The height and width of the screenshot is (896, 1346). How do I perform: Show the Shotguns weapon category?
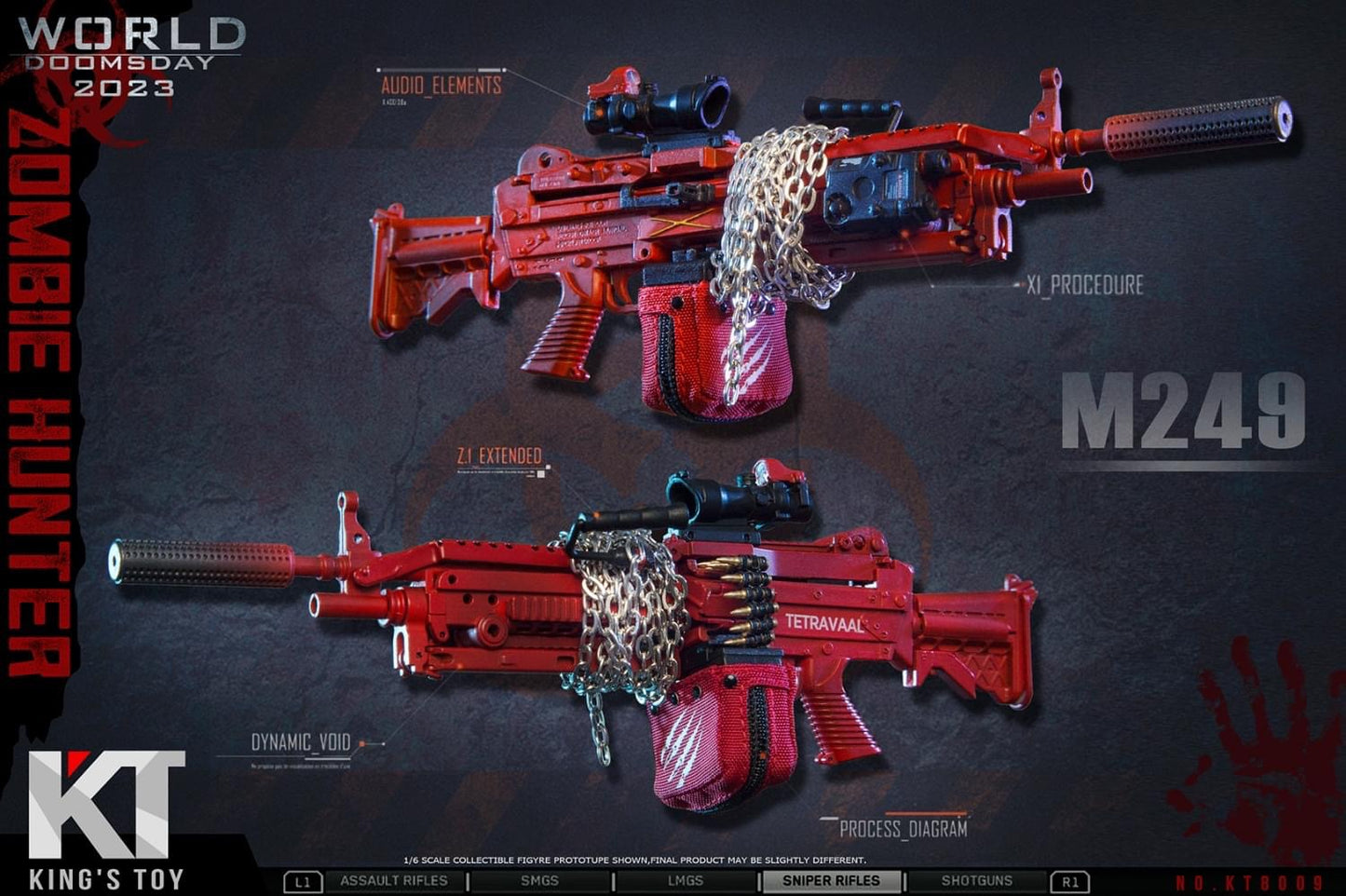[976, 881]
